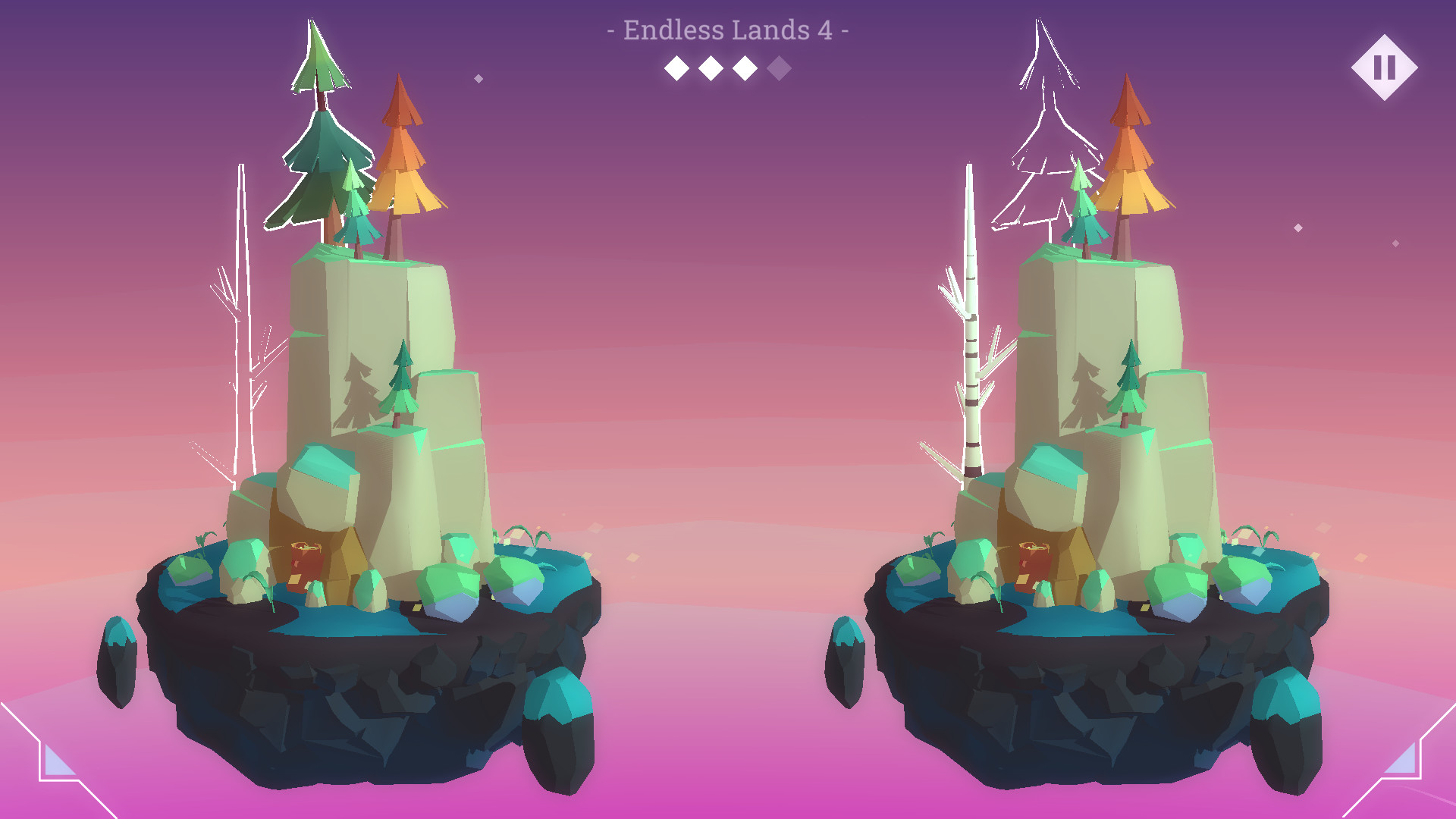
Task: Click the white-outlined bare tree on the left island
Action: pyautogui.click(x=243, y=318)
